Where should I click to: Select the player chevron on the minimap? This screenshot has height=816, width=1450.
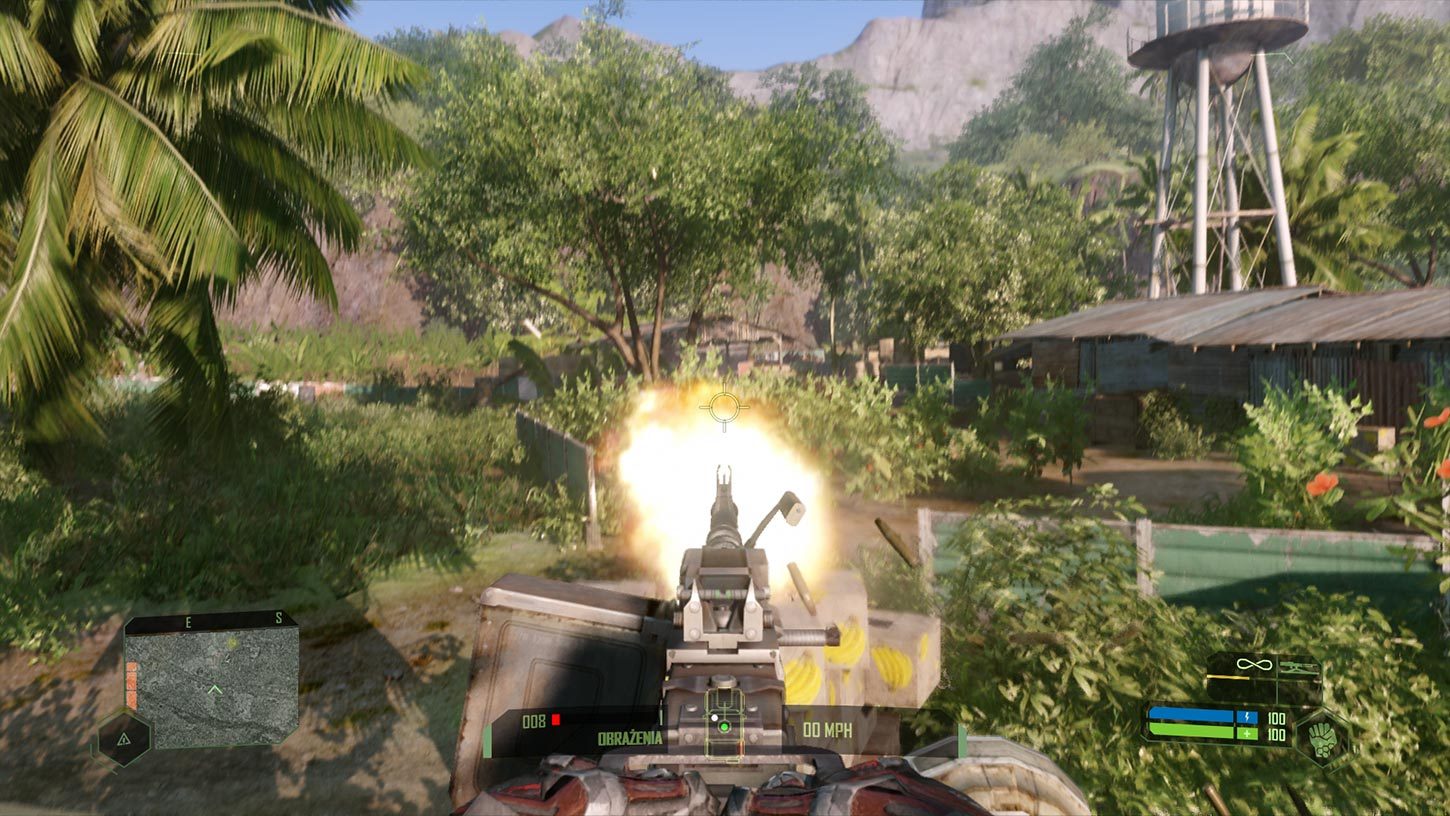pos(215,688)
